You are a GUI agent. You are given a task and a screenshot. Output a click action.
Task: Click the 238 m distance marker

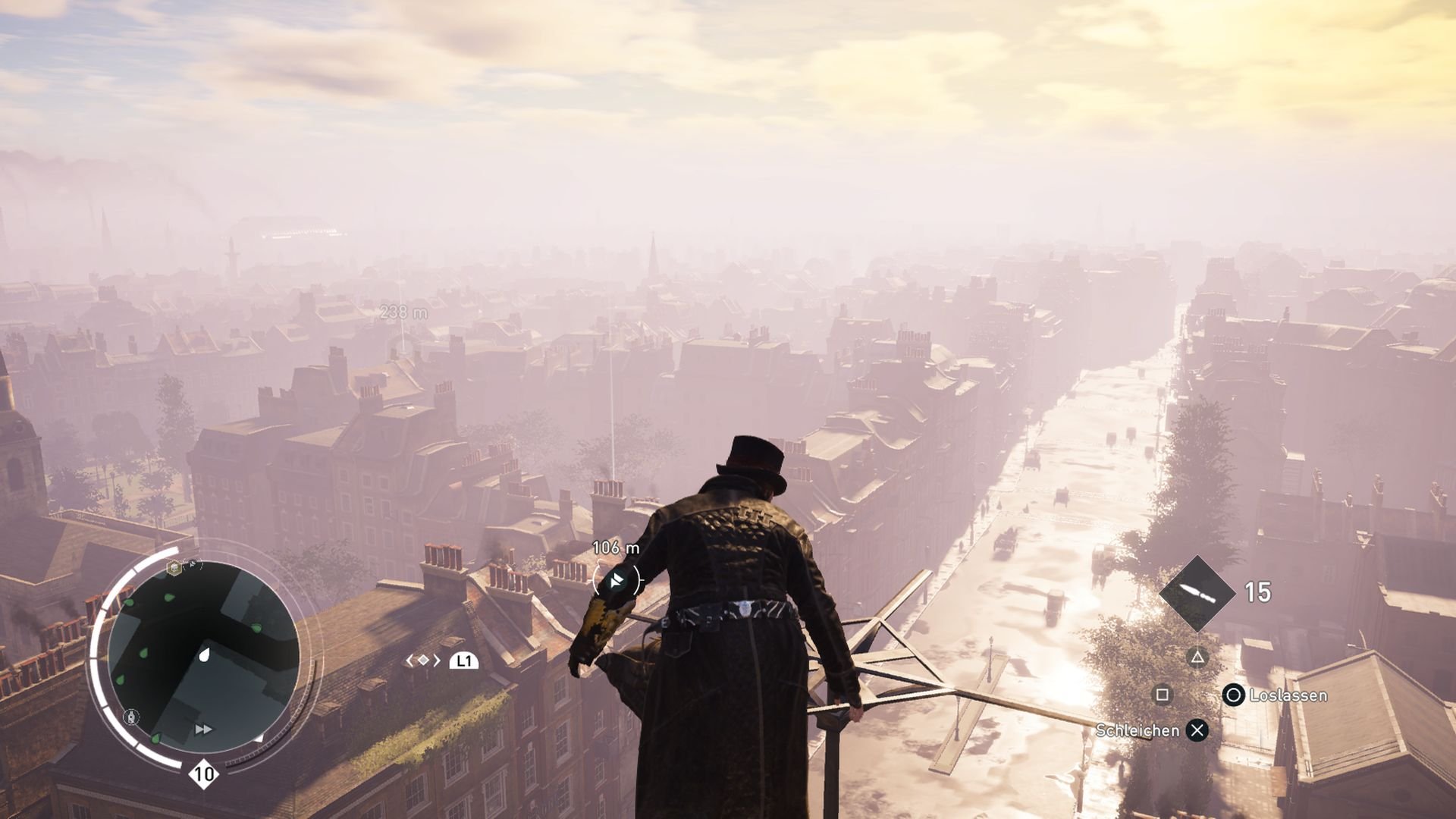pos(403,310)
